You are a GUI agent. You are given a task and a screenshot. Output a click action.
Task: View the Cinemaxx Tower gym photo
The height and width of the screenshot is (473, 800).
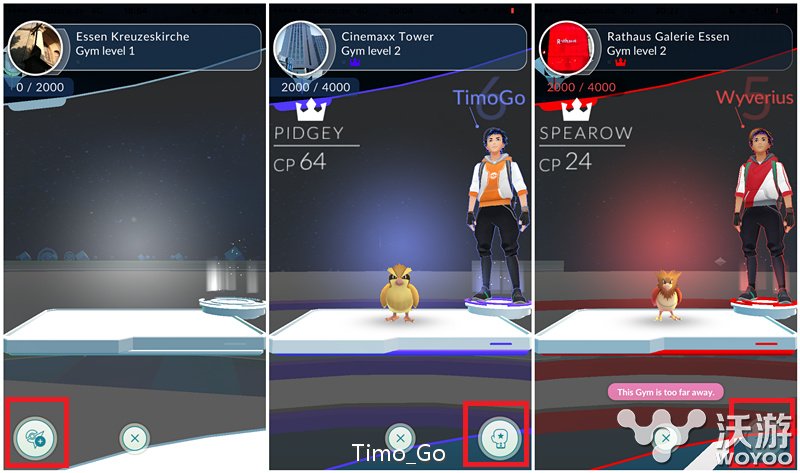click(296, 46)
